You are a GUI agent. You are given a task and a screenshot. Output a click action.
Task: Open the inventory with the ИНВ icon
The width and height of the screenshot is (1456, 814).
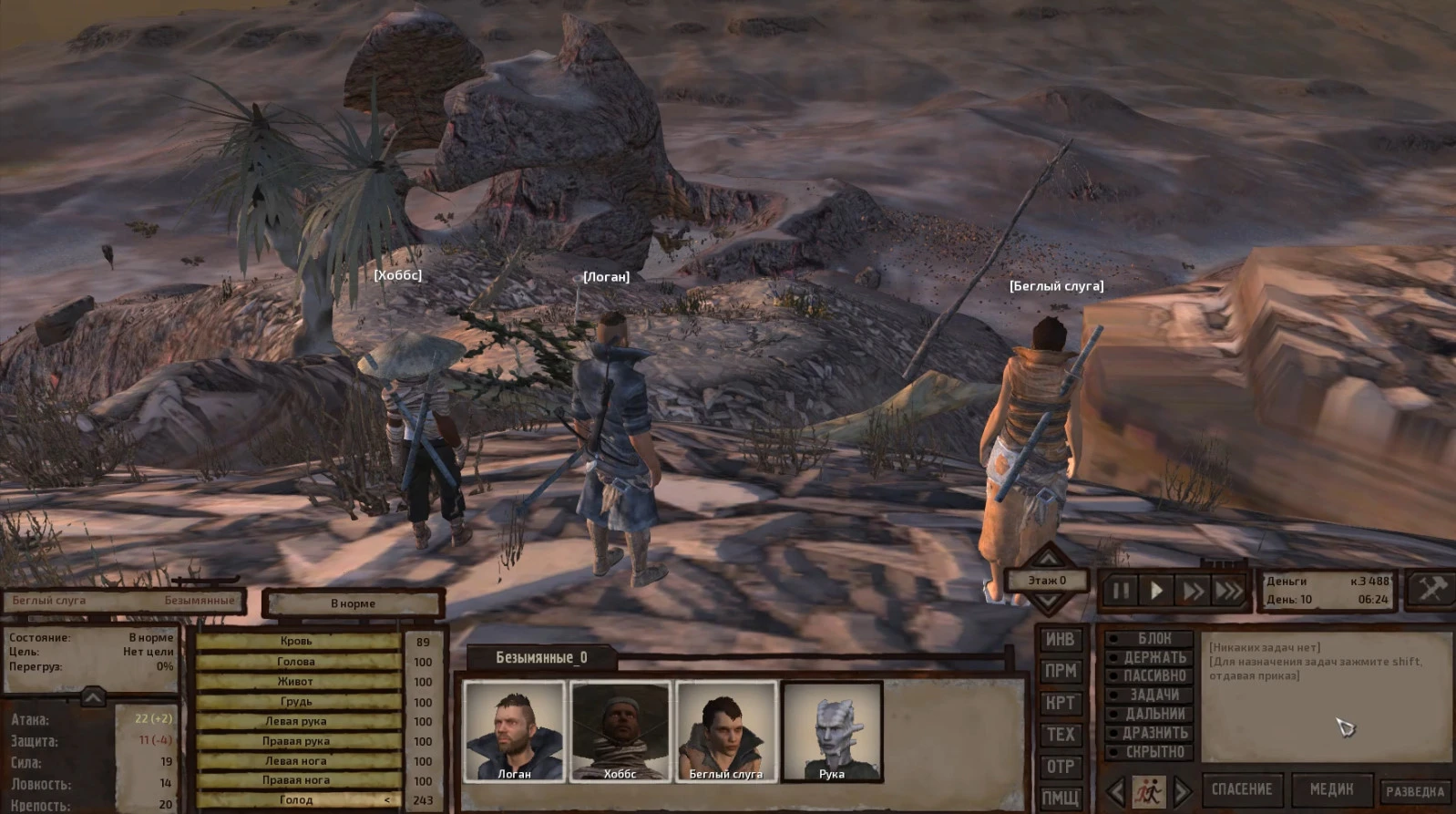click(1060, 639)
